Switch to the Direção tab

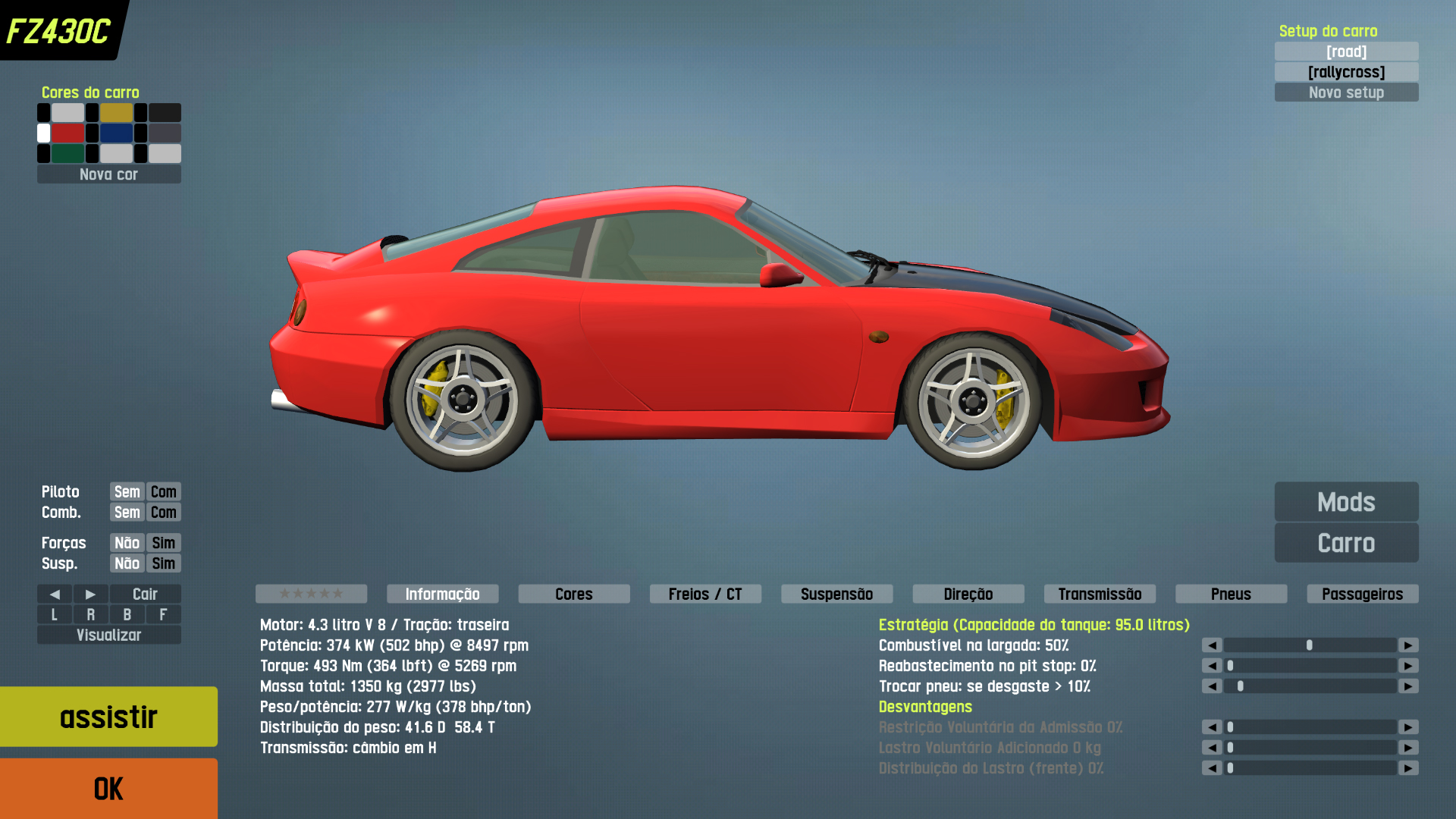click(x=968, y=594)
